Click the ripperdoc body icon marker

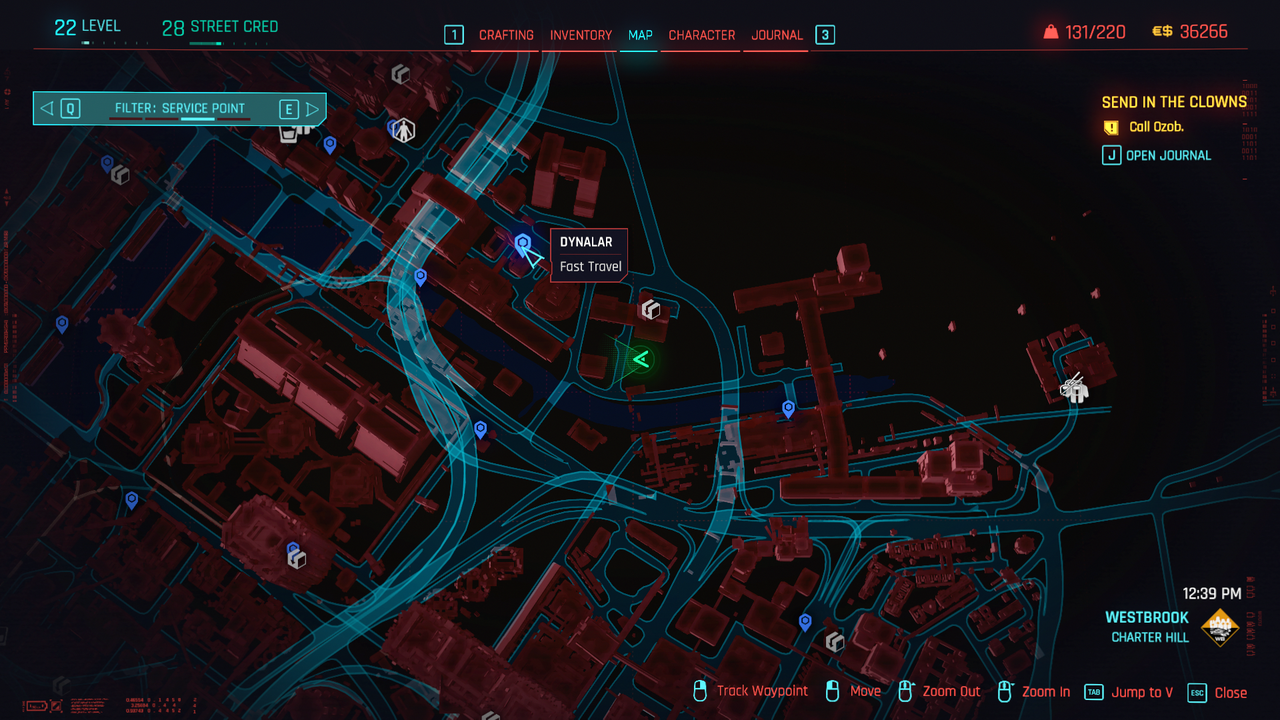pyautogui.click(x=403, y=129)
